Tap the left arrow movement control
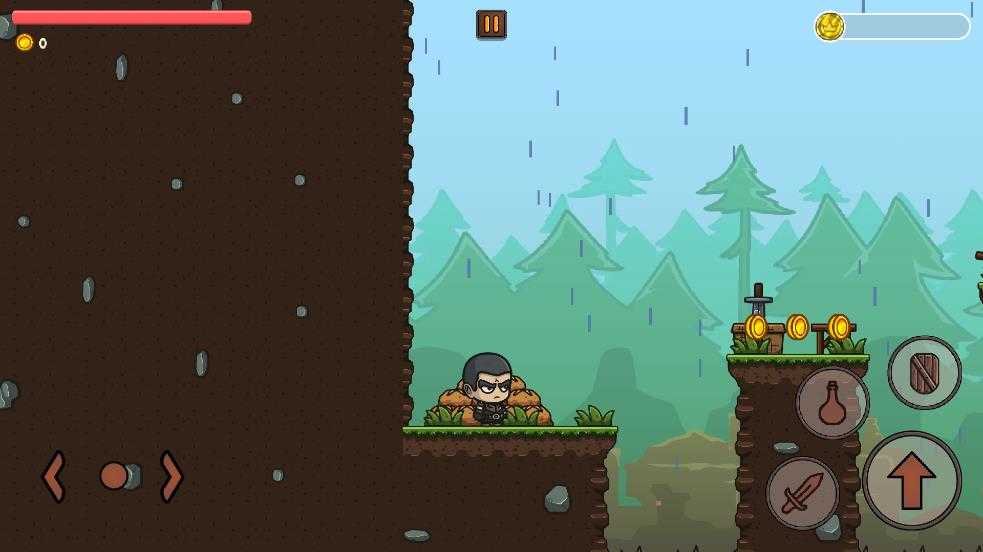 click(54, 476)
